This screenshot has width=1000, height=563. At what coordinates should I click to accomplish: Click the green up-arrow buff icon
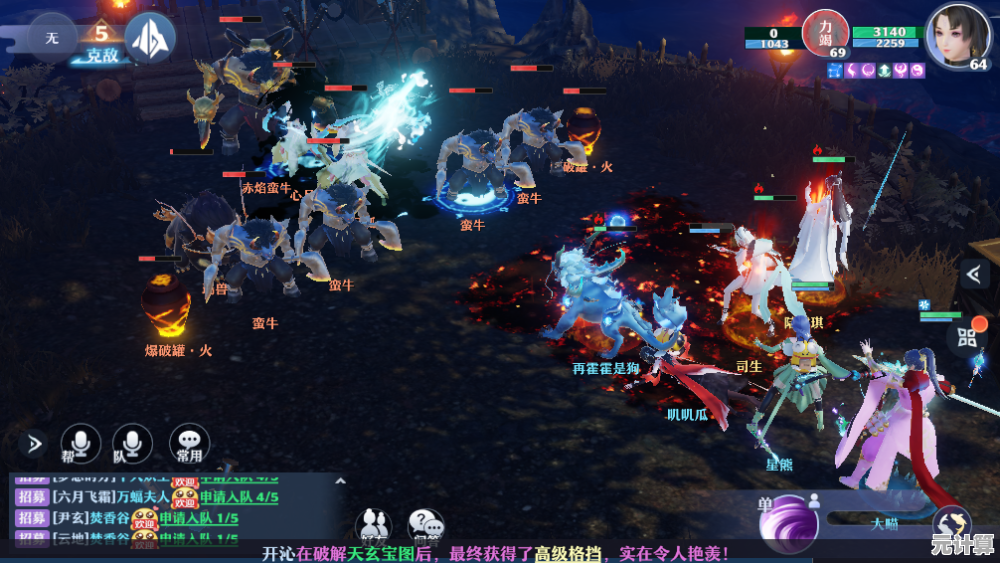click(885, 70)
